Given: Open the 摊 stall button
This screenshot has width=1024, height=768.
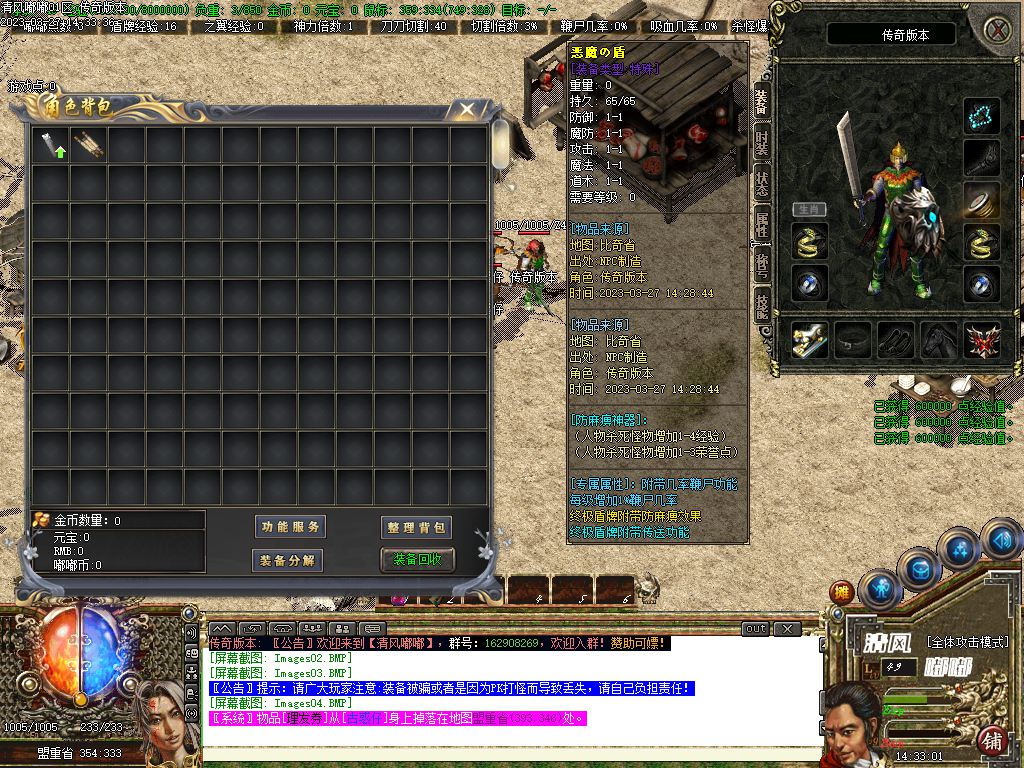Looking at the screenshot, I should [x=842, y=592].
